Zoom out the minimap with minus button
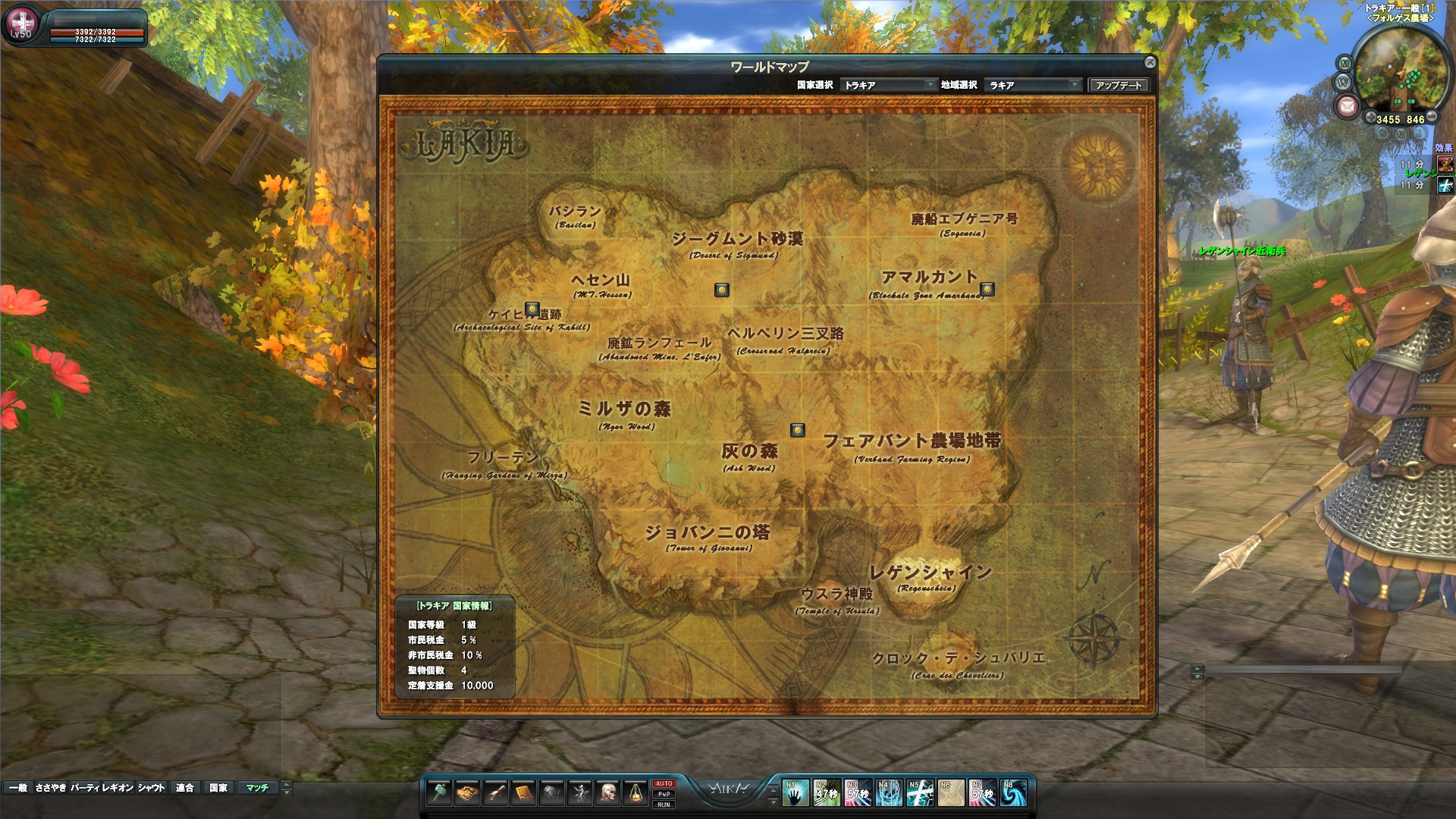 tap(1432, 118)
